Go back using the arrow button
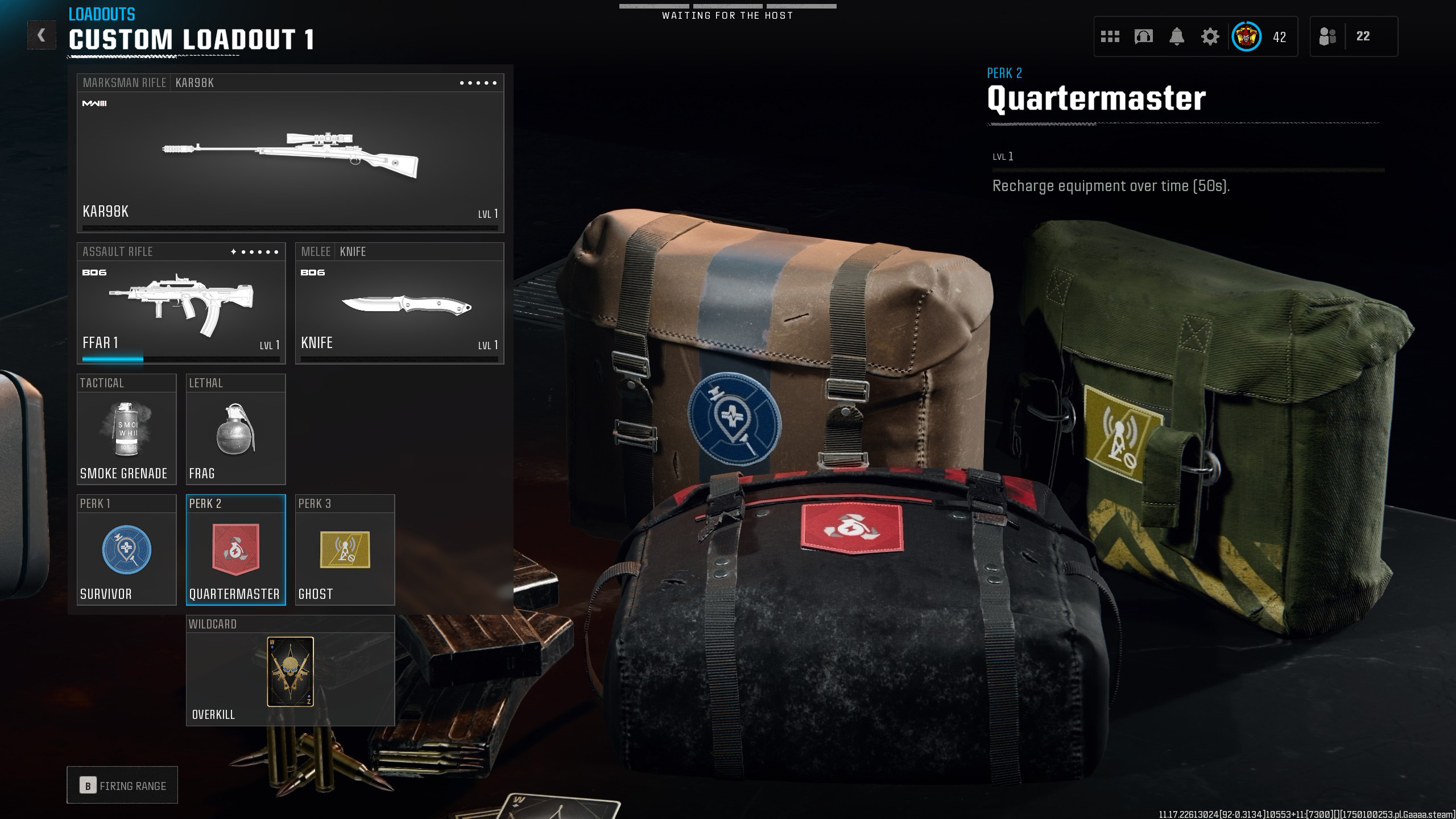 pos(42,35)
